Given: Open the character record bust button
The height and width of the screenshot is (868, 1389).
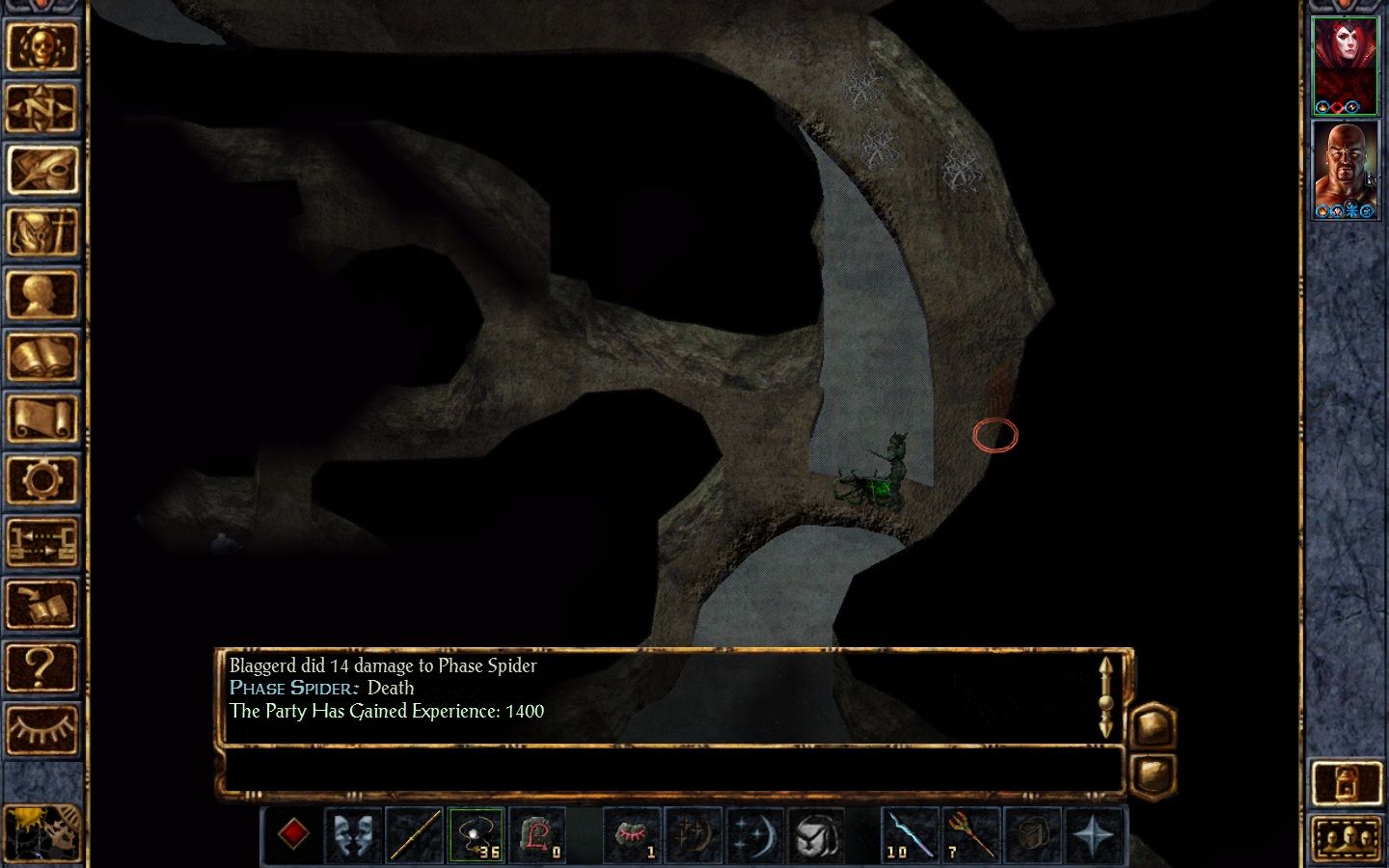Looking at the screenshot, I should [x=41, y=294].
